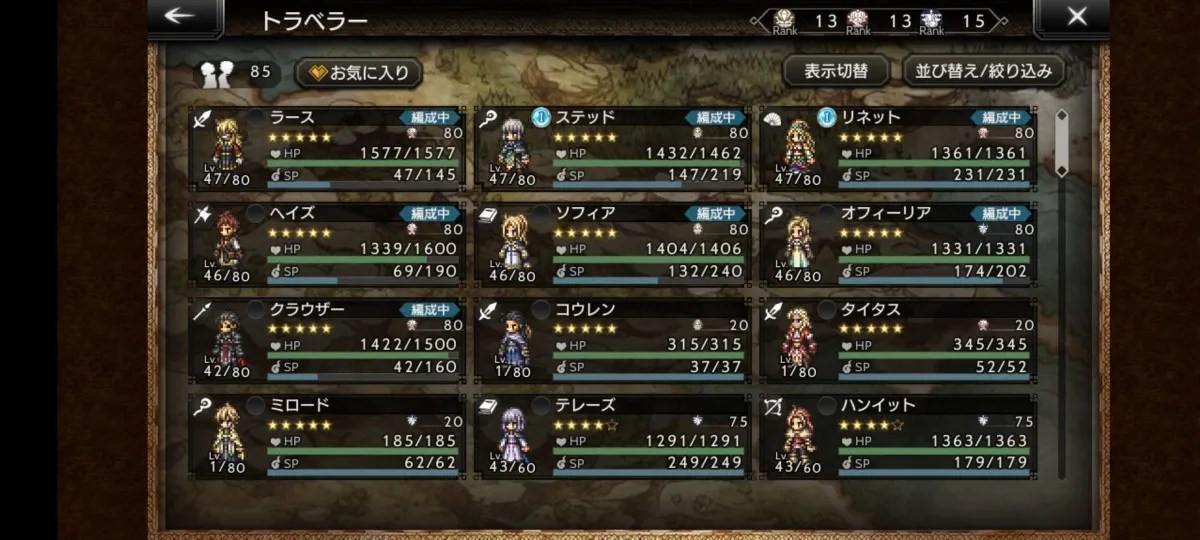Open the お気に入り favorites filter
1200x540 pixels.
point(359,72)
